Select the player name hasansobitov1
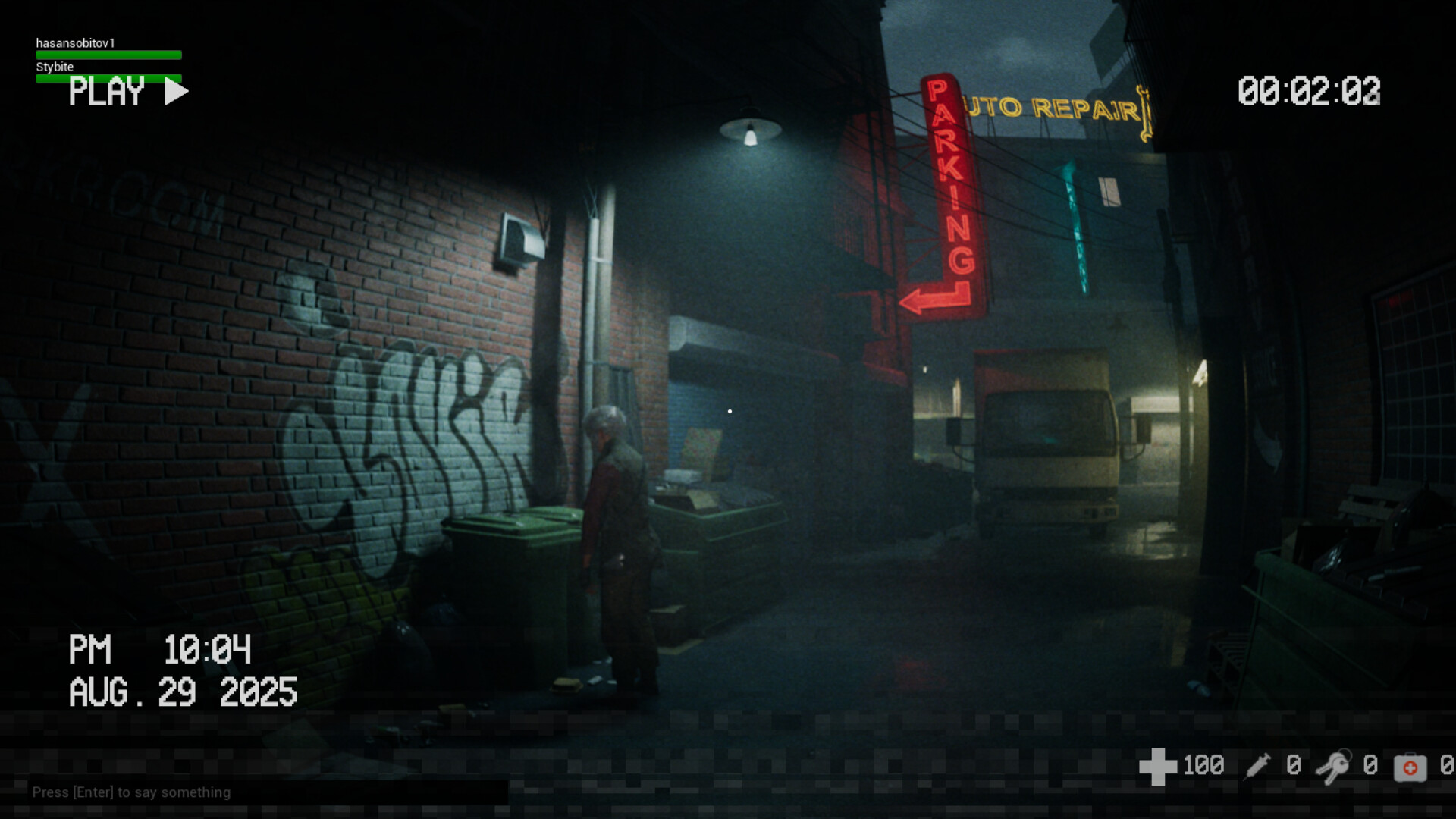Screen dimensions: 1456x819 click(76, 43)
